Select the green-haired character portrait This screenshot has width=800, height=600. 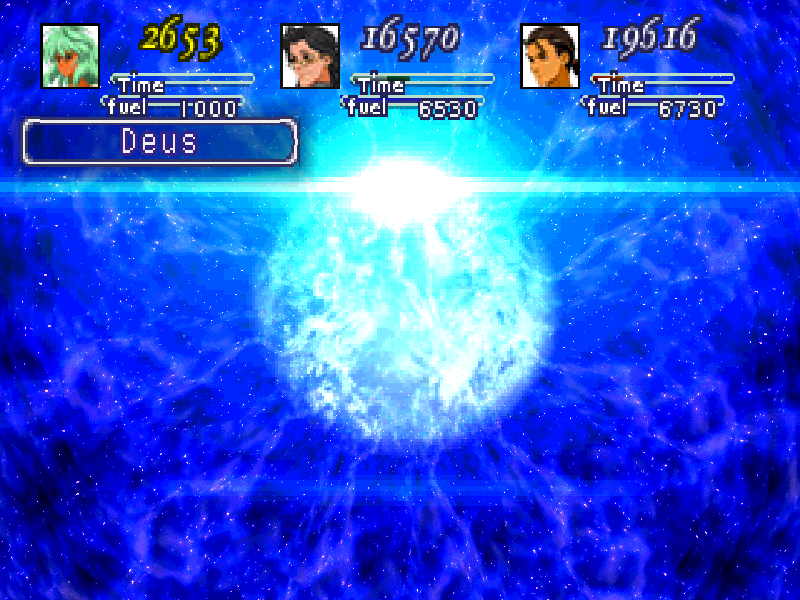point(70,56)
